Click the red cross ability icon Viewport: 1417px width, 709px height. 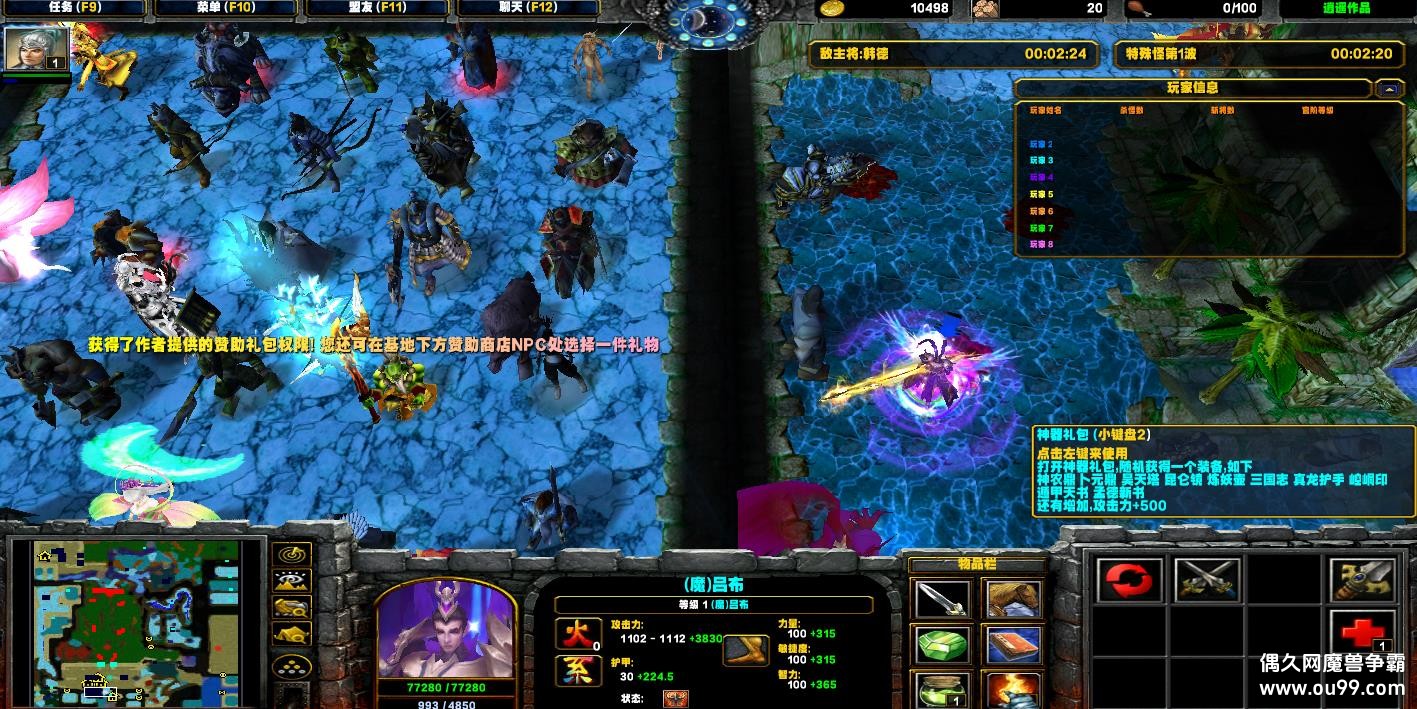pyautogui.click(x=1361, y=634)
